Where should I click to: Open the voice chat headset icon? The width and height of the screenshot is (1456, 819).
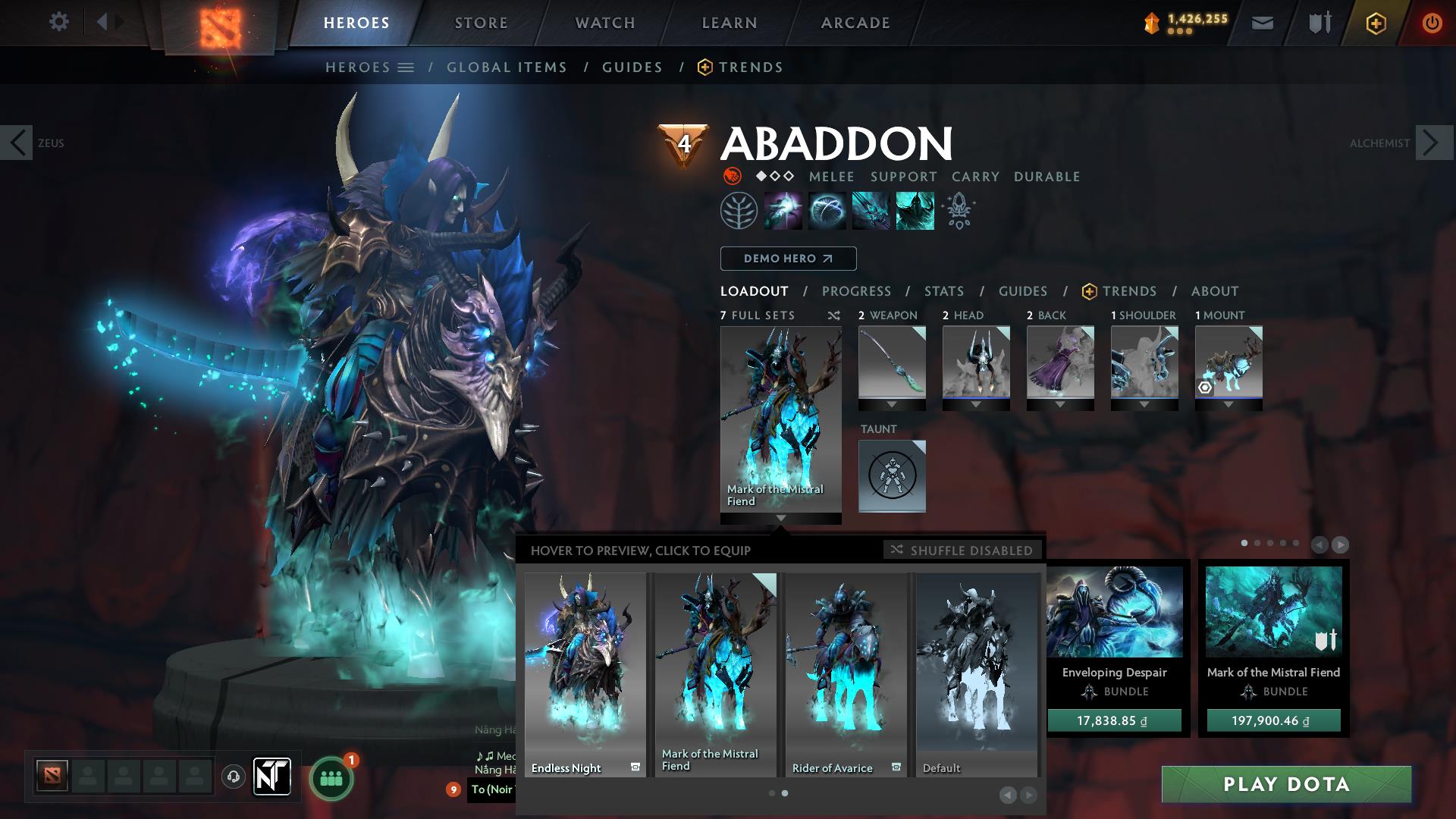click(232, 776)
